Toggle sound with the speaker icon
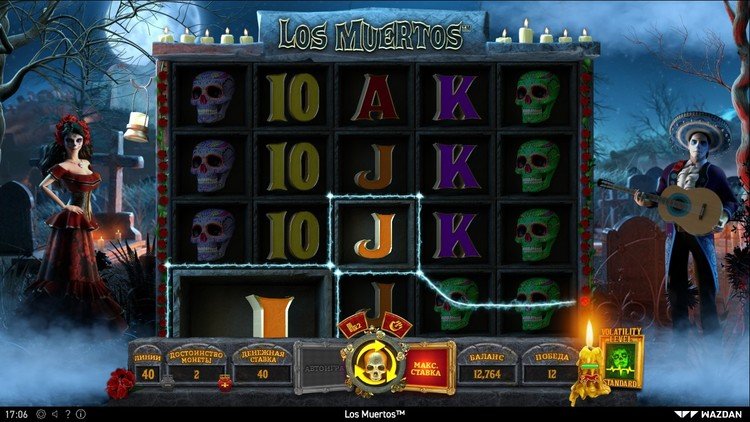The height and width of the screenshot is (422, 750). [x=55, y=413]
